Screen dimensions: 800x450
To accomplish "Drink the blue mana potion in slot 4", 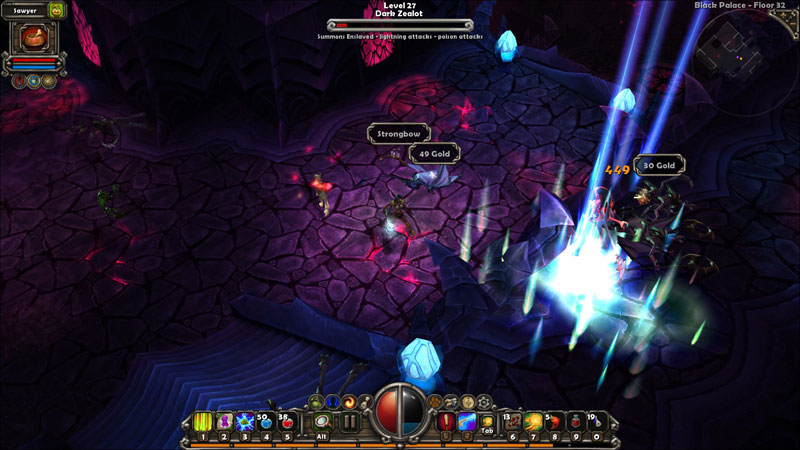I will point(266,423).
